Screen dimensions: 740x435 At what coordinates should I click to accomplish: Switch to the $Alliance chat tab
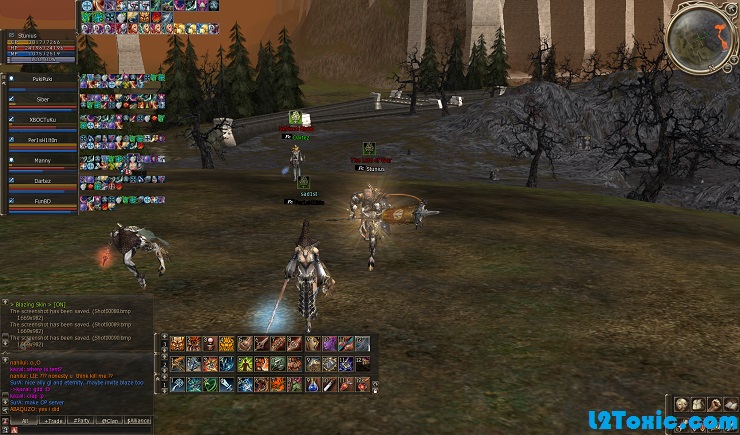point(139,421)
